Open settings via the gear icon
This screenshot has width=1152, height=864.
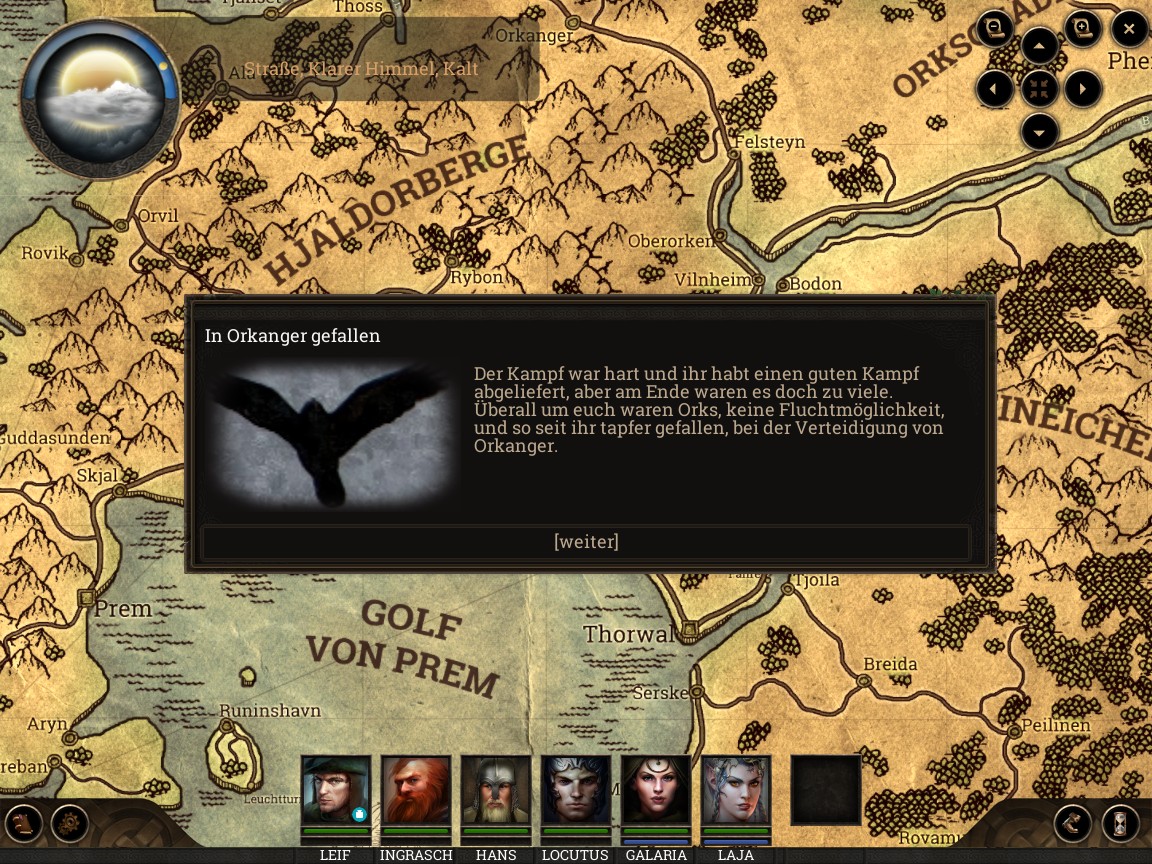pyautogui.click(x=70, y=824)
